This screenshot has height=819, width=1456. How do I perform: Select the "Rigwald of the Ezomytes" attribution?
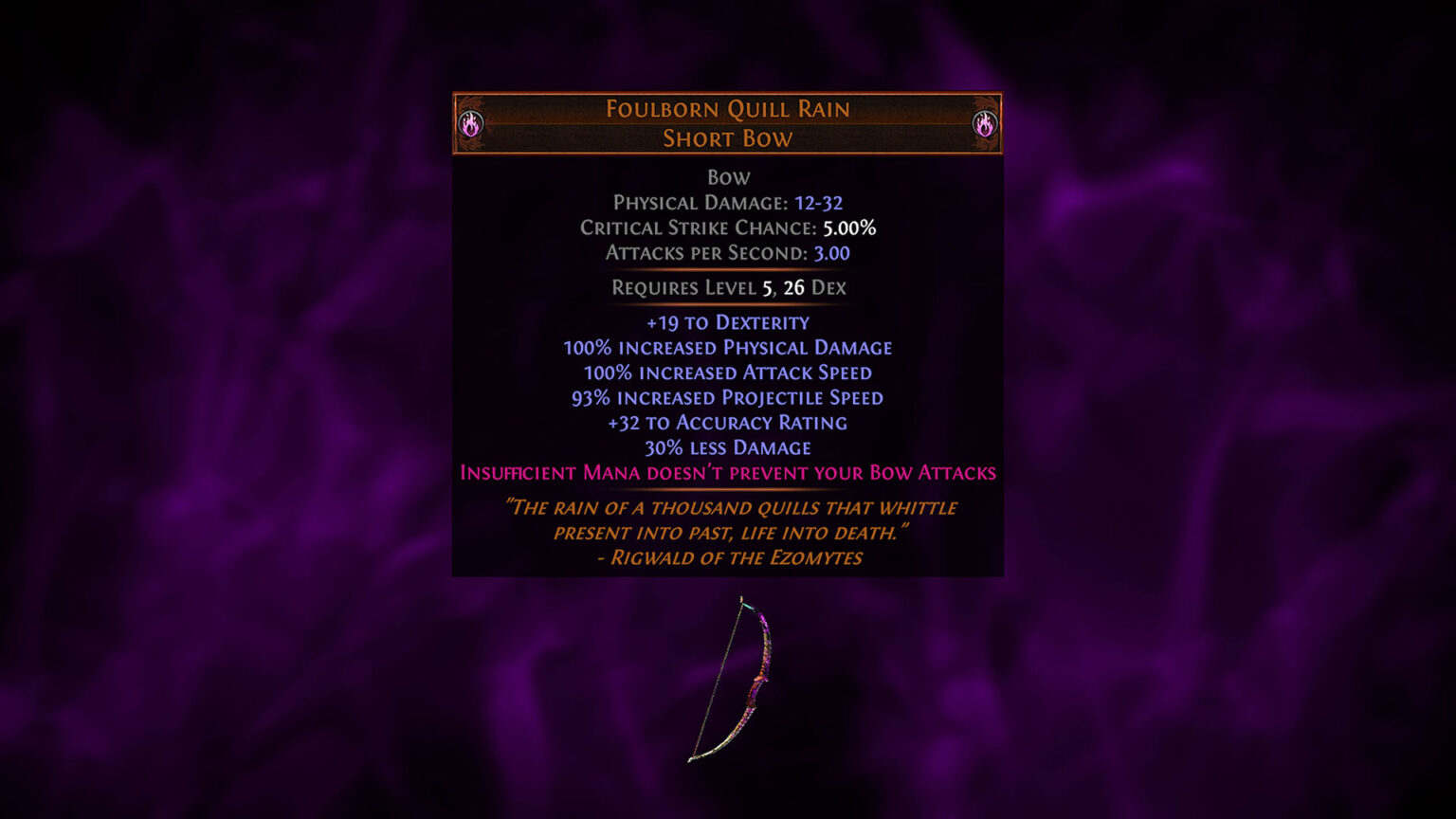click(728, 558)
